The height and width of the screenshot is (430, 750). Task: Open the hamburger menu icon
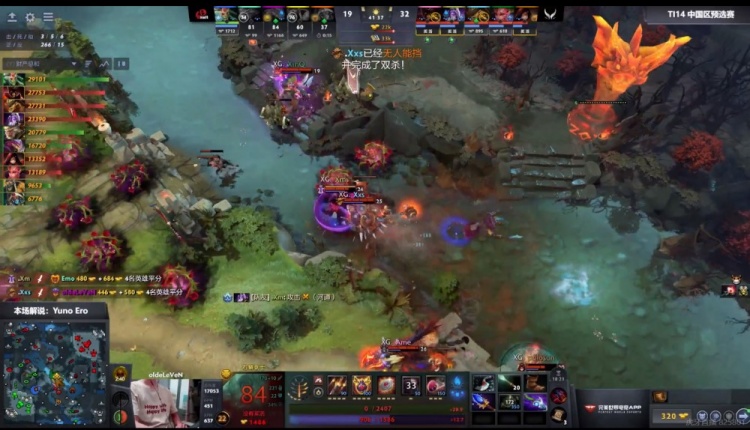point(48,17)
